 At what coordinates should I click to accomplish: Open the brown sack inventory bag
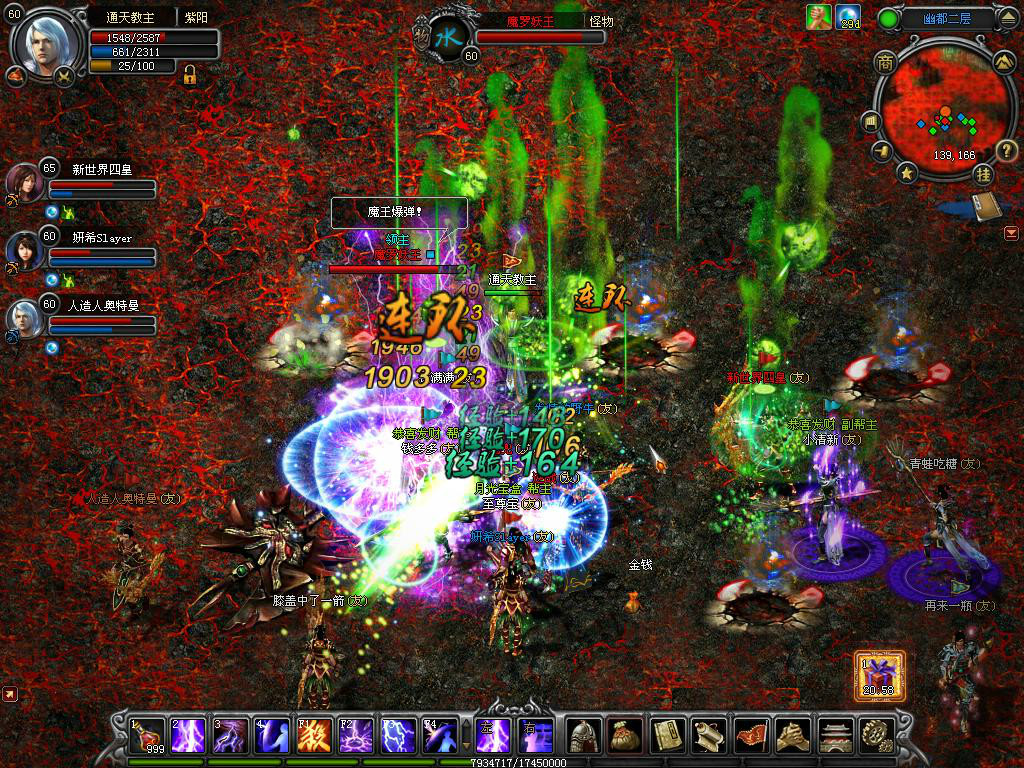pyautogui.click(x=626, y=736)
